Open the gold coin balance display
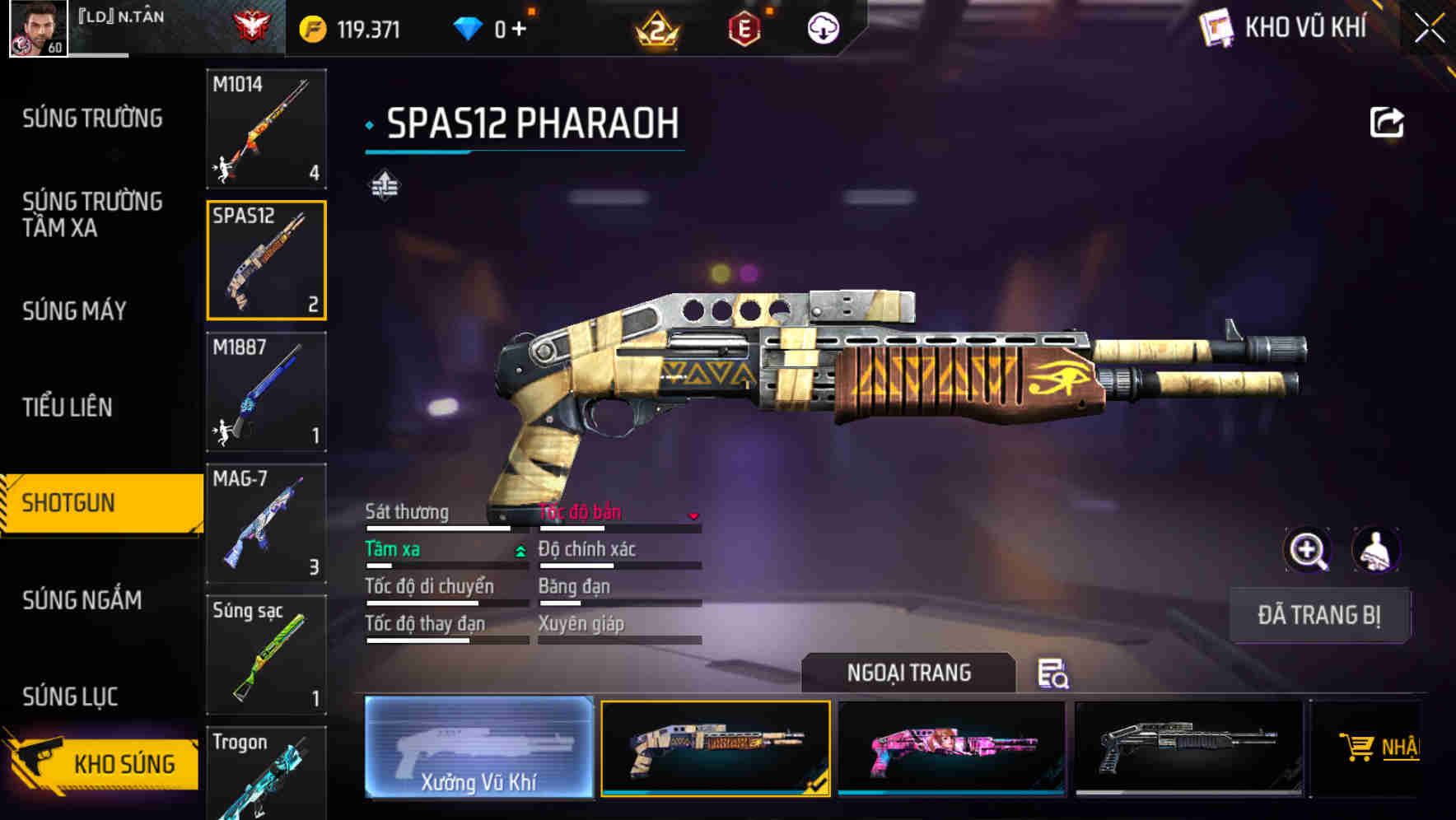The image size is (1456, 820). pyautogui.click(x=346, y=27)
